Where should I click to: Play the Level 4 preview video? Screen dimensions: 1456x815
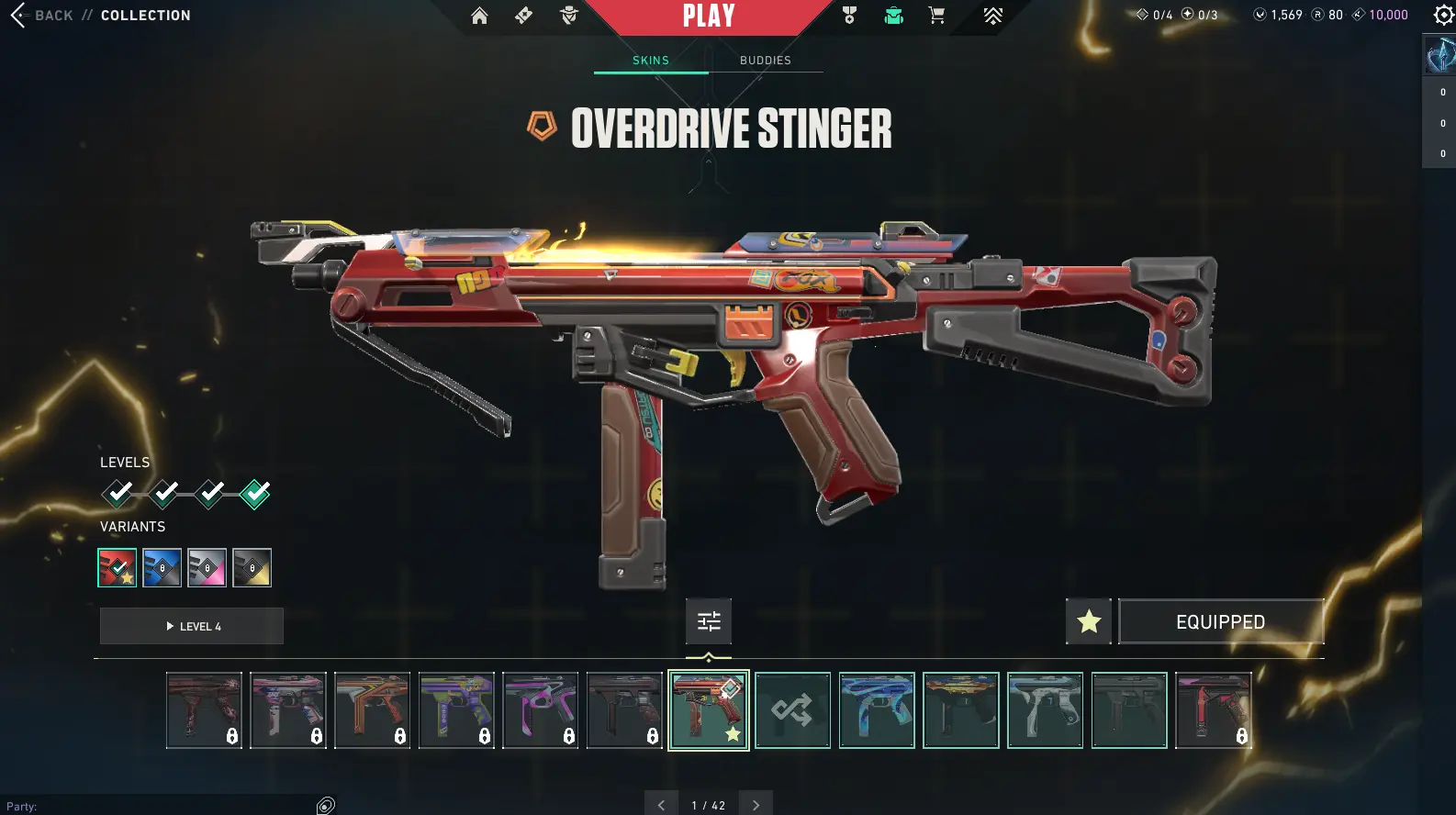point(192,626)
